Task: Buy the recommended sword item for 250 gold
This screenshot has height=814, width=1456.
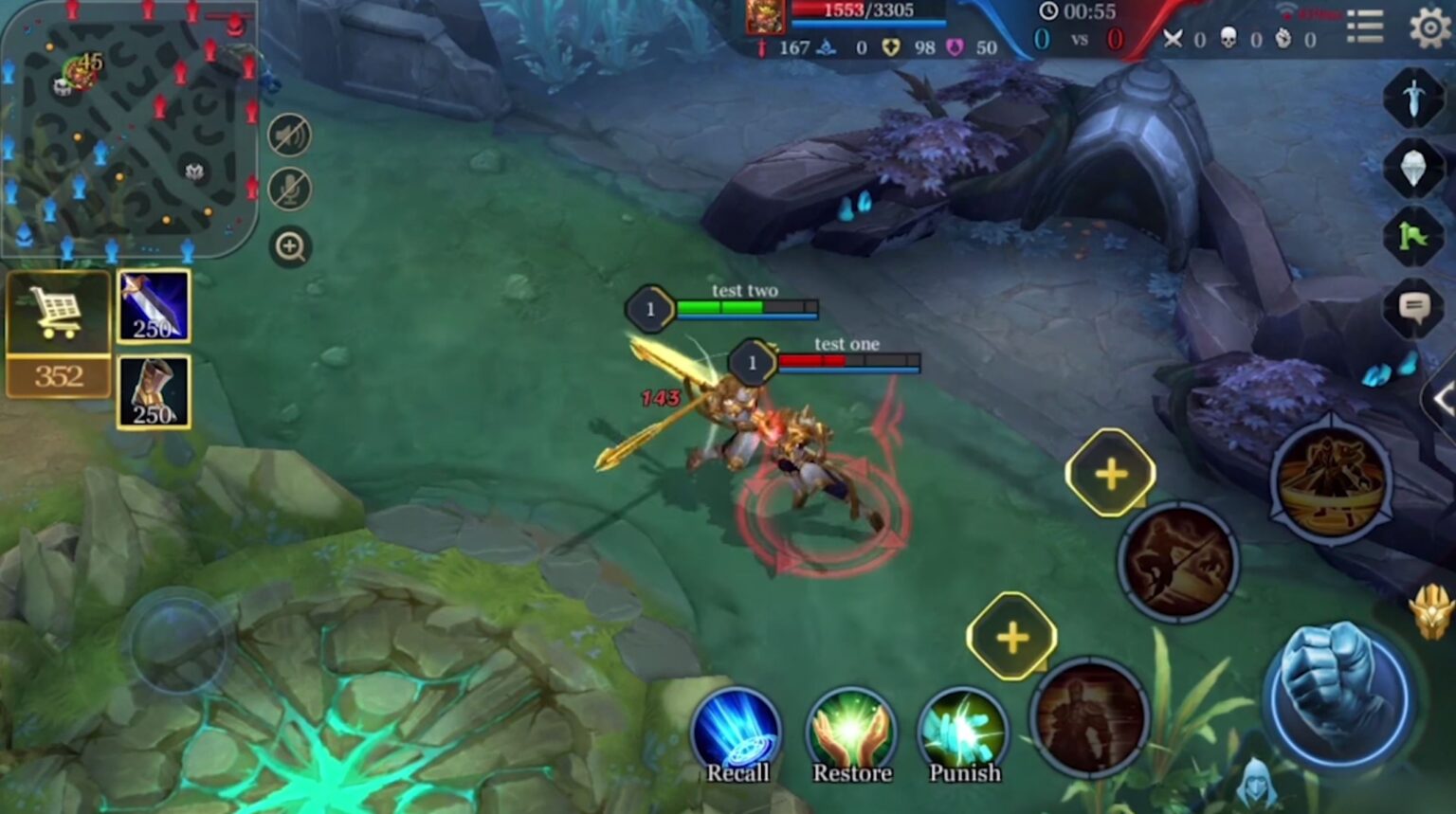Action: tap(154, 305)
